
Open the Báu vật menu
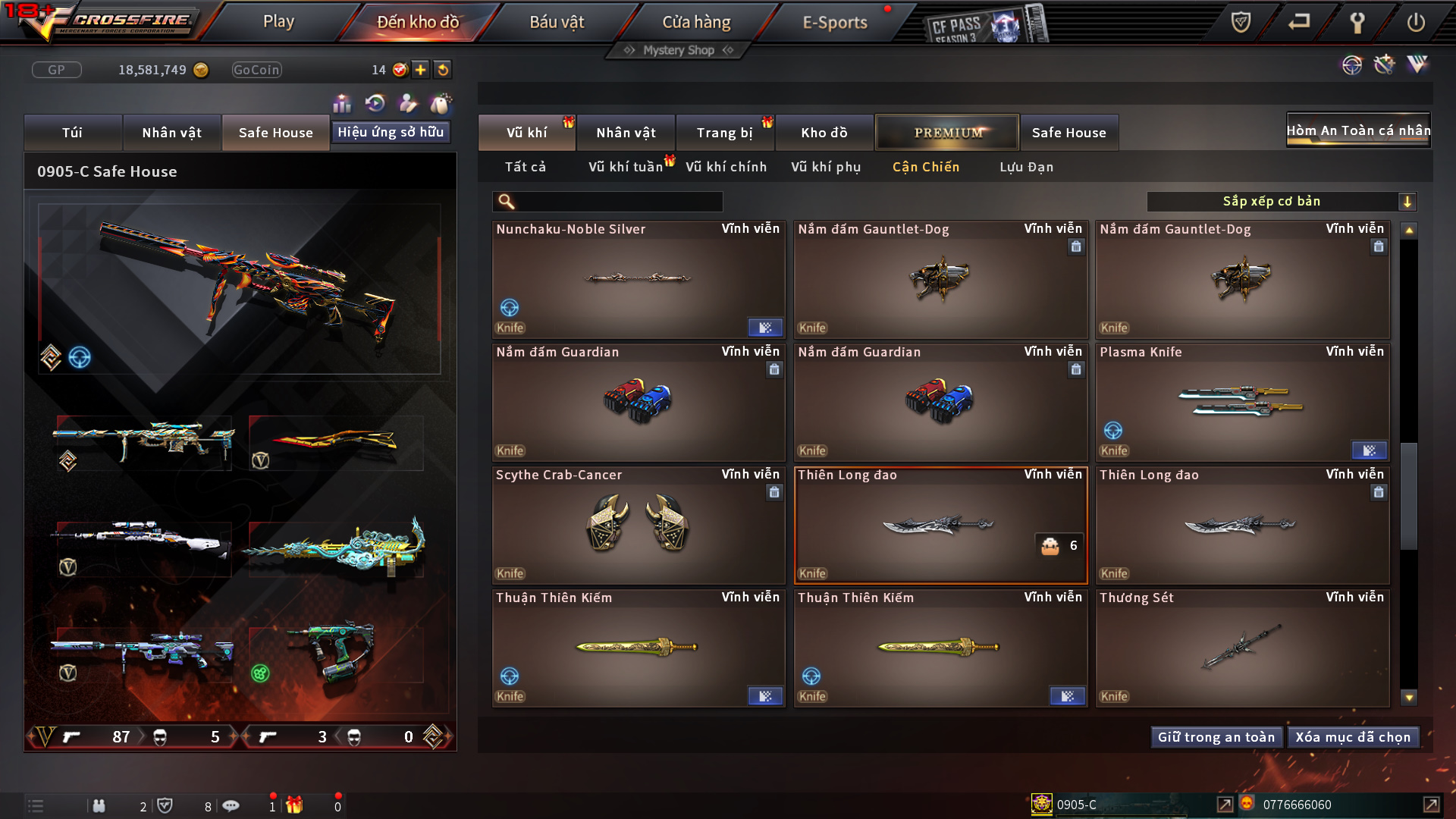coord(557,22)
